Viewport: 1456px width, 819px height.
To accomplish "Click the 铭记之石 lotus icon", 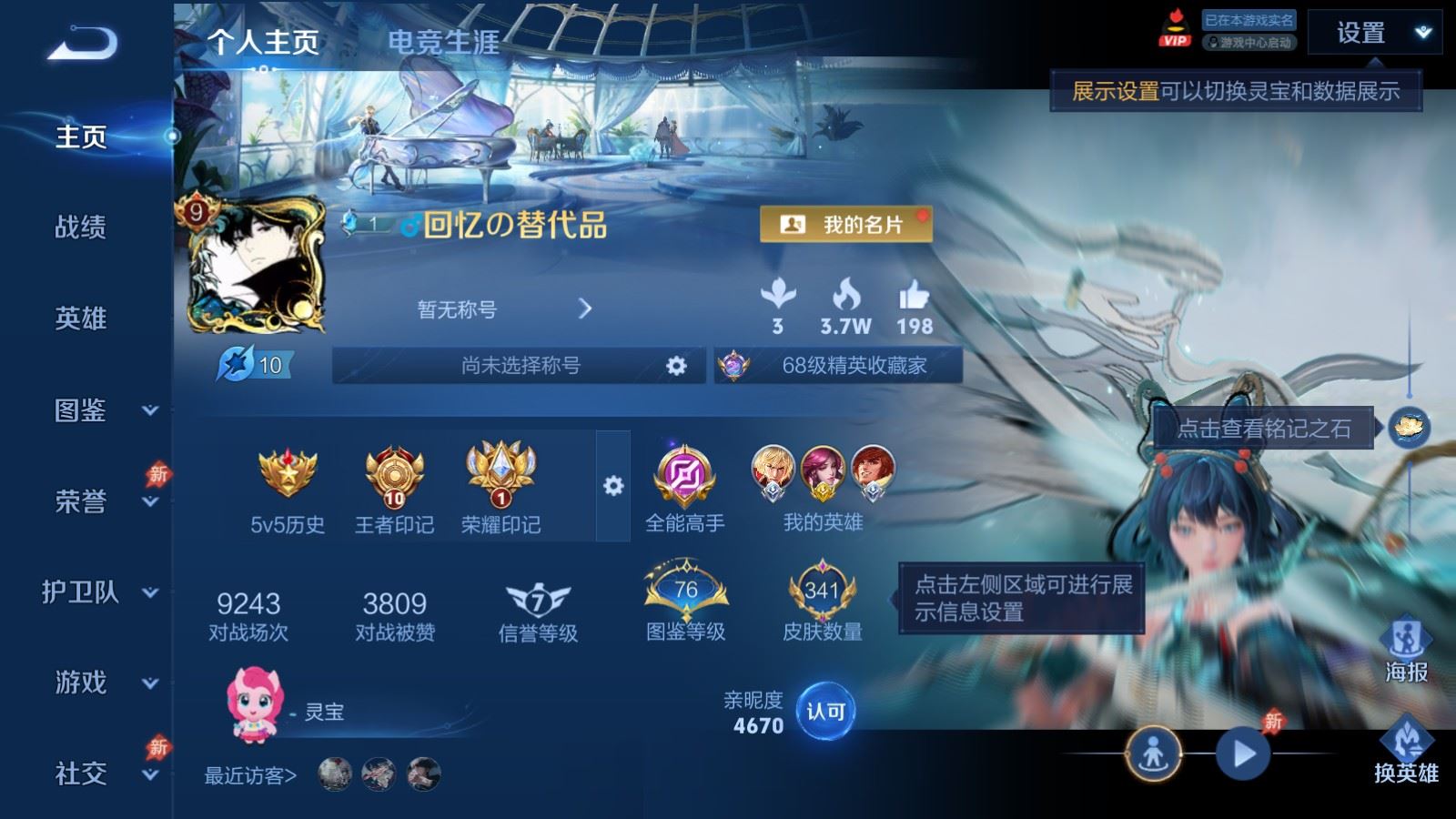I will coord(1409,426).
